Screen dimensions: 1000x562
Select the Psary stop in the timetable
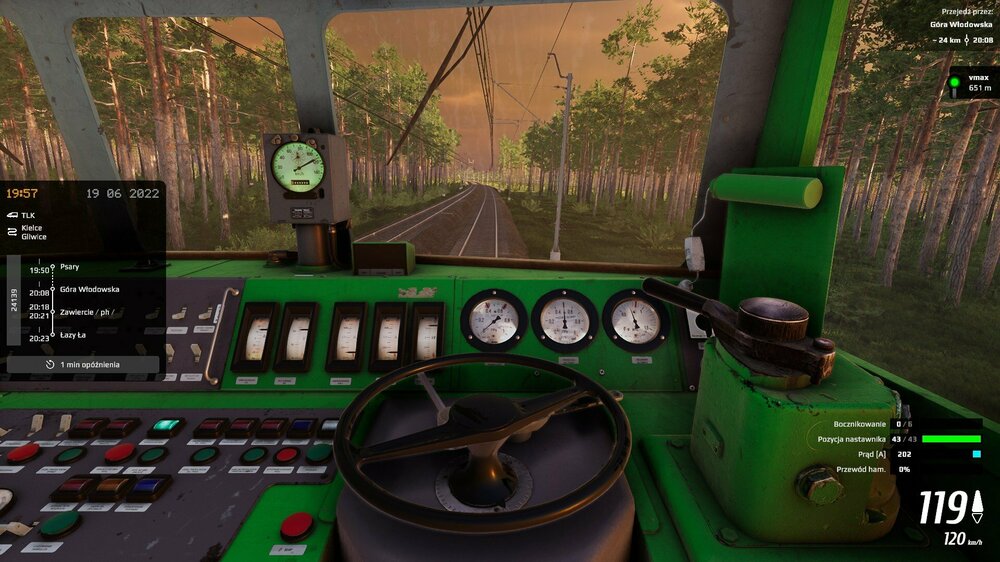pyautogui.click(x=70, y=267)
